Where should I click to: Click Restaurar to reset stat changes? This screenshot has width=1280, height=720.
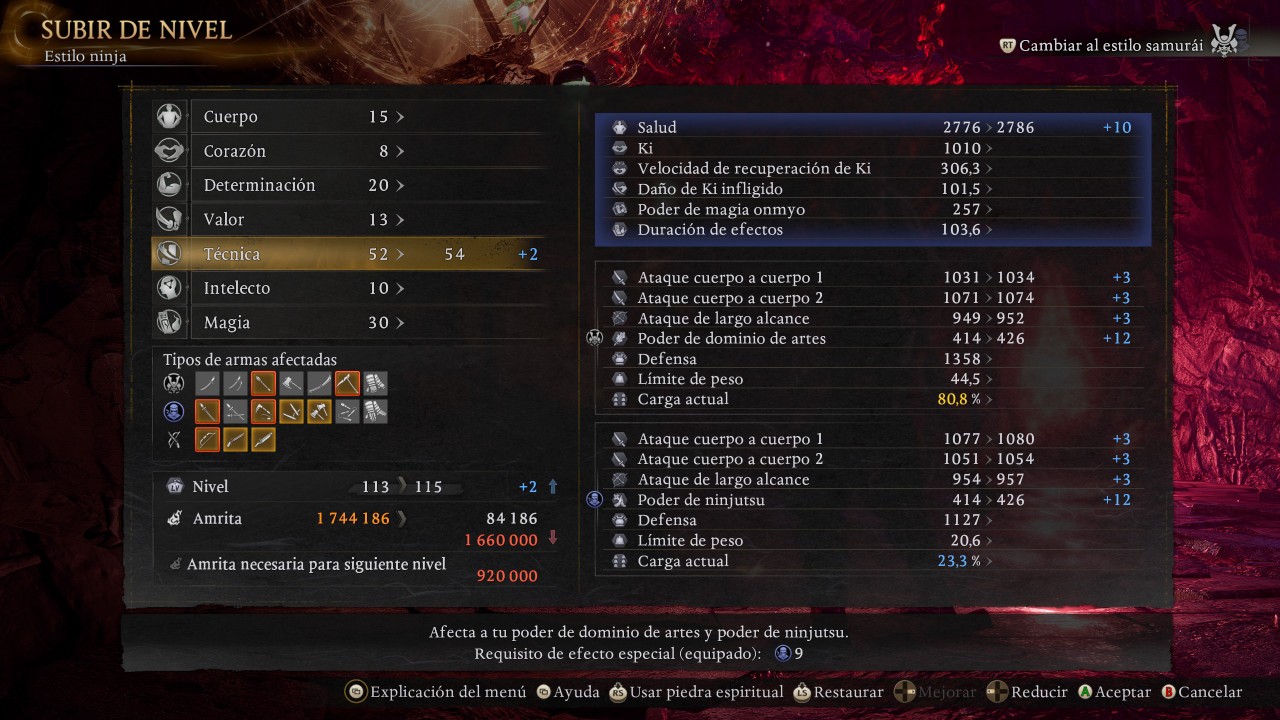pos(838,692)
